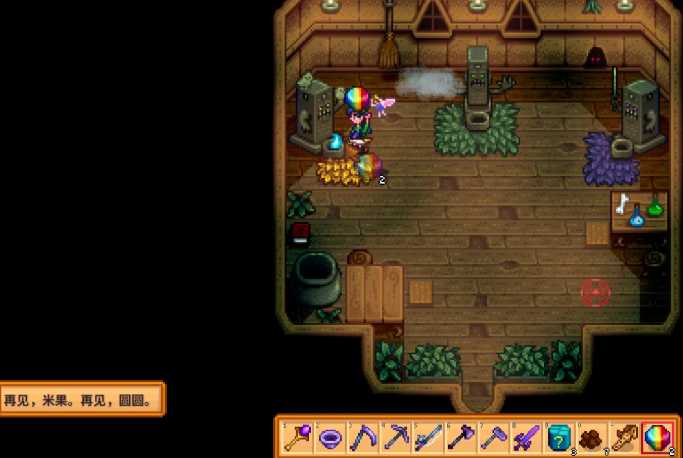Equip the purple galaxy sword

tap(525, 437)
